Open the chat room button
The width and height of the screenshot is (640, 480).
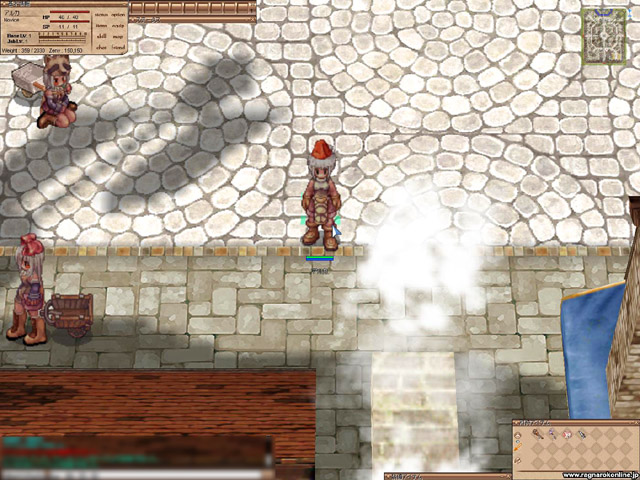pos(102,47)
